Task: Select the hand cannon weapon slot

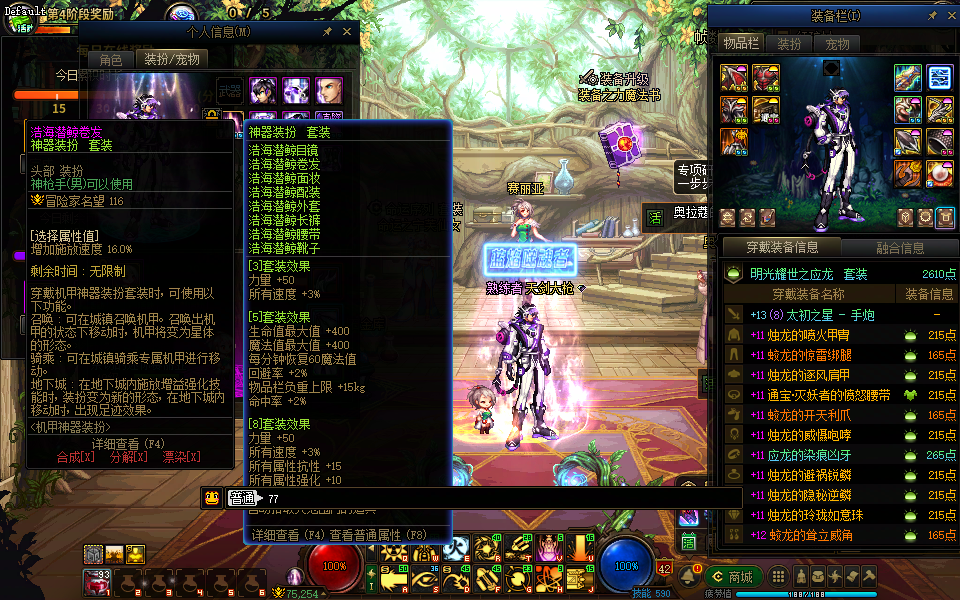Action: point(907,77)
